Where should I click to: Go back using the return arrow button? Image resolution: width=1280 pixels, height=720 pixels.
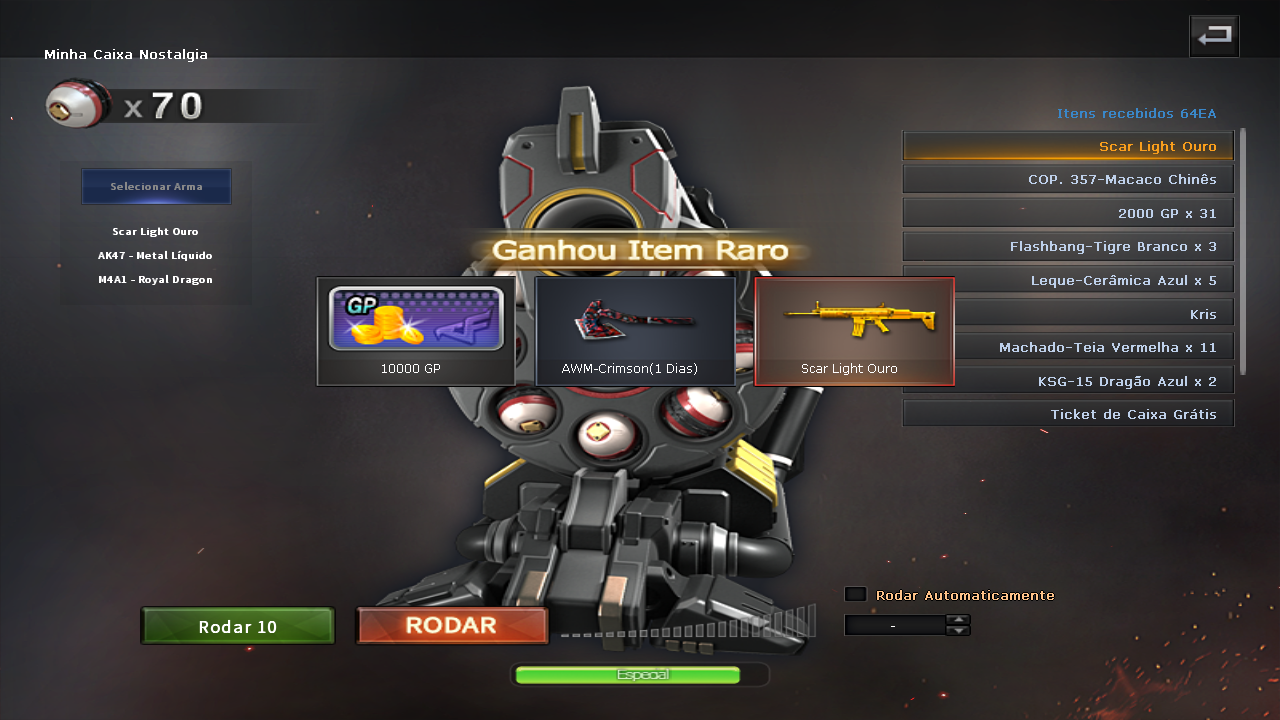pos(1214,37)
